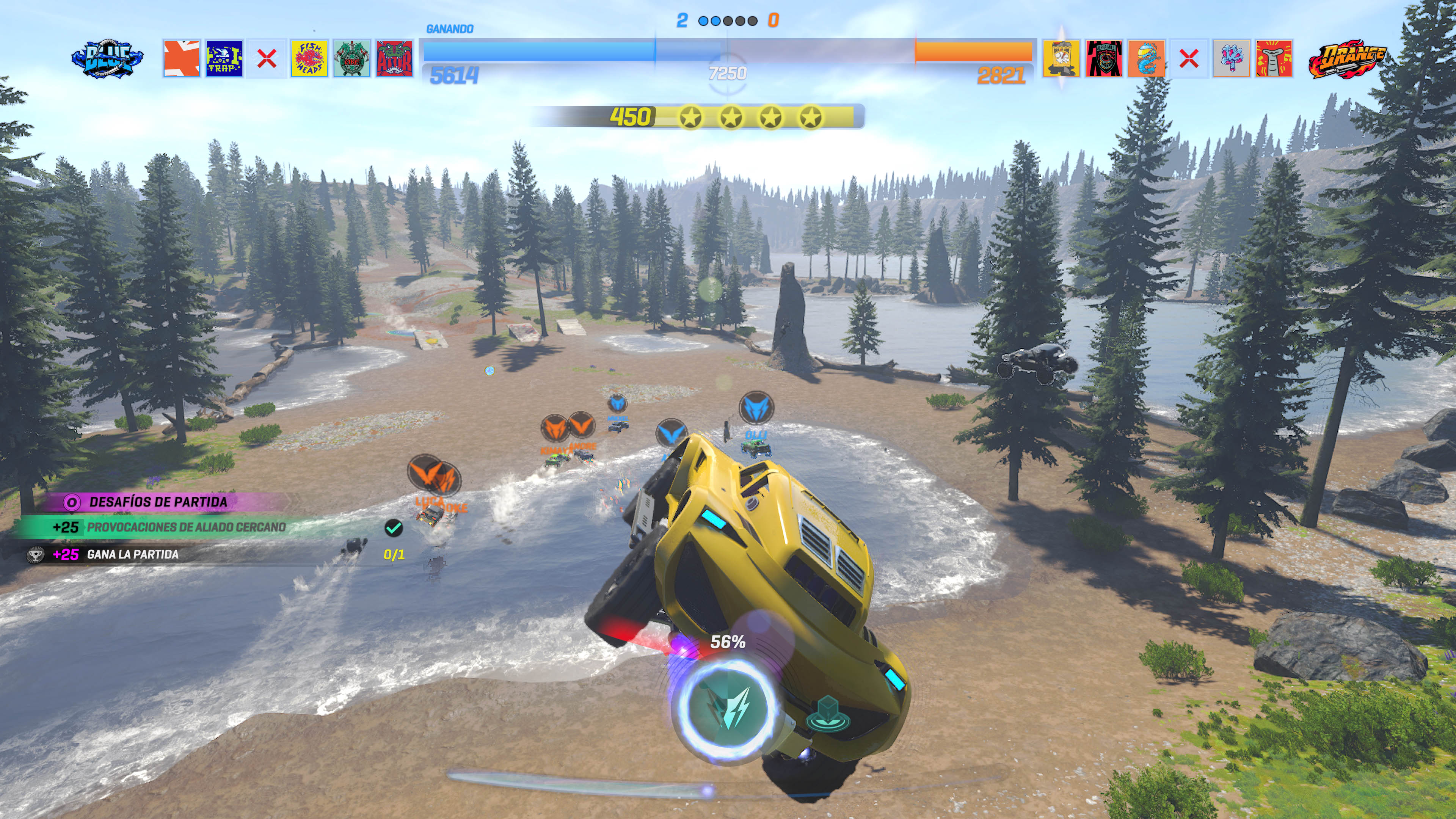Choose the Fish Heads player emblem
This screenshot has width=1456, height=819.
pos(309,58)
